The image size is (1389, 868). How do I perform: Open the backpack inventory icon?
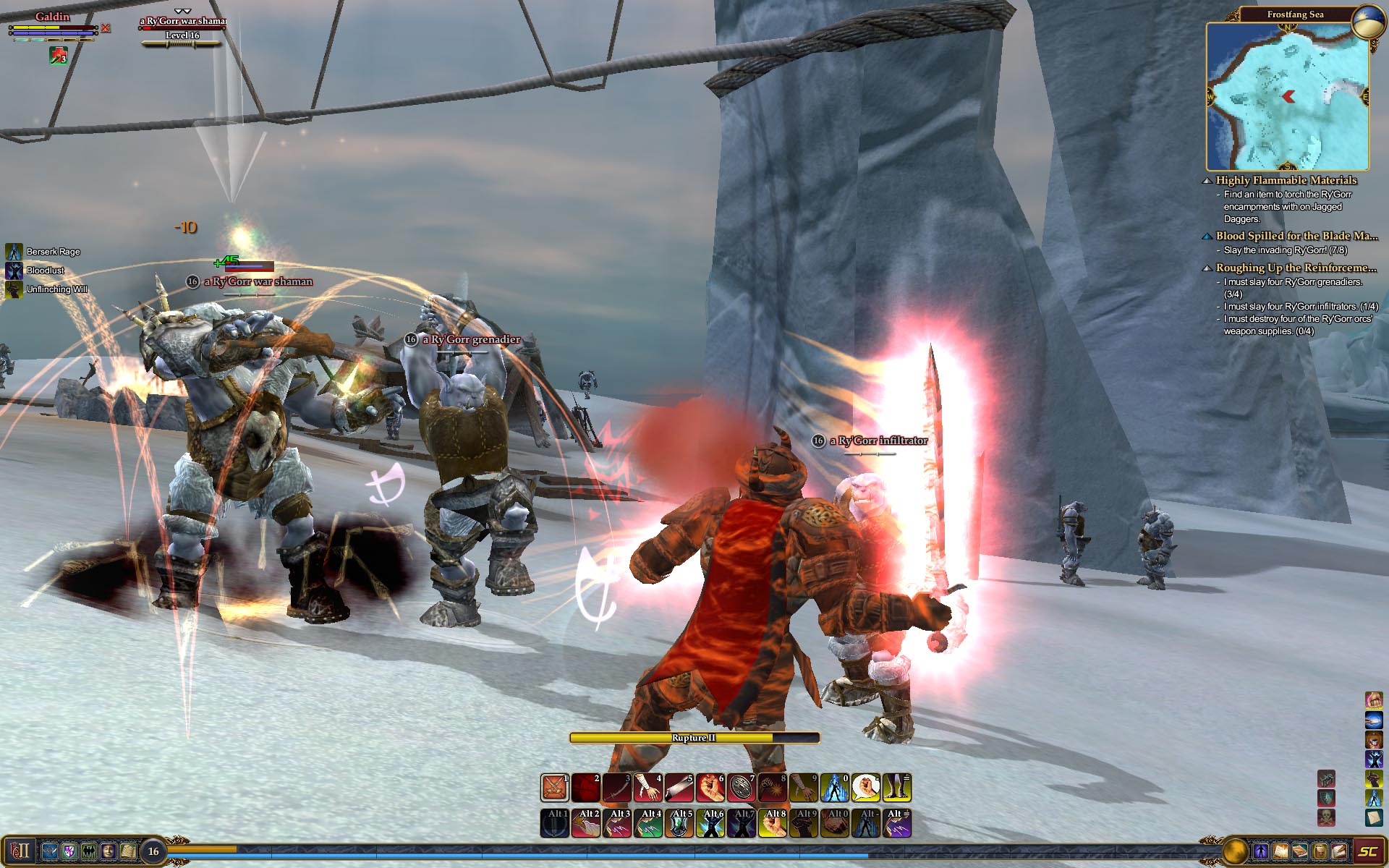(1320, 851)
